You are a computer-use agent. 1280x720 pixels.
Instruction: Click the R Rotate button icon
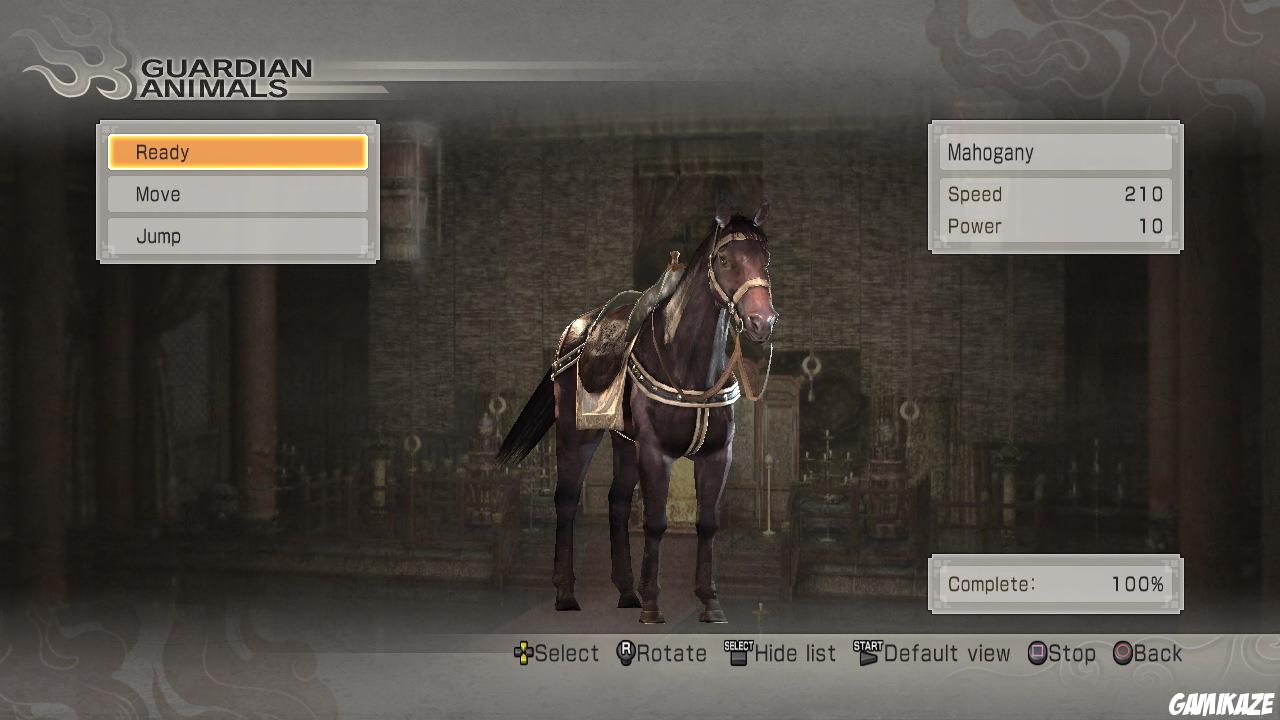coord(627,653)
